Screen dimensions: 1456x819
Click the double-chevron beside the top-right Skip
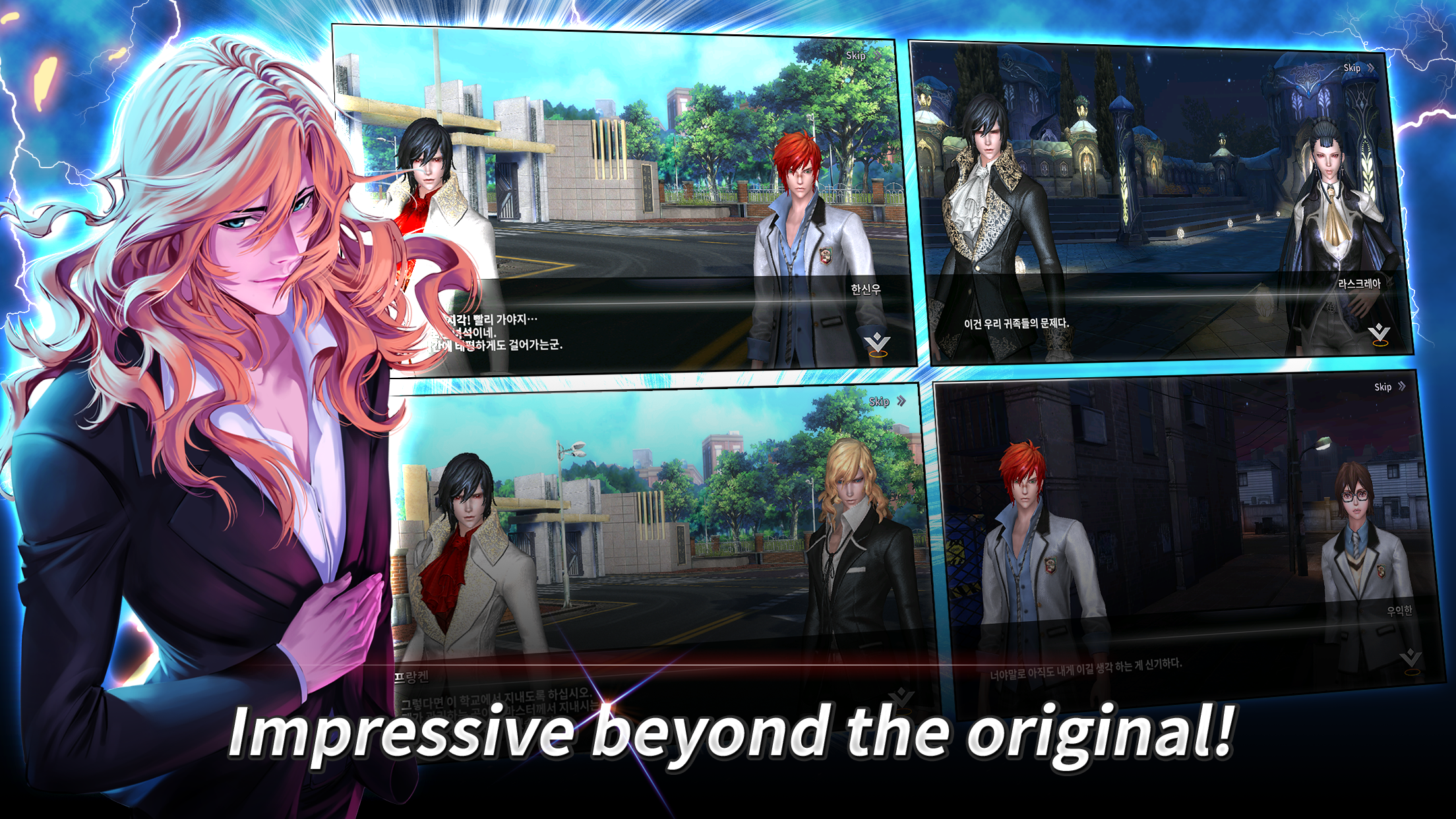click(x=1371, y=69)
